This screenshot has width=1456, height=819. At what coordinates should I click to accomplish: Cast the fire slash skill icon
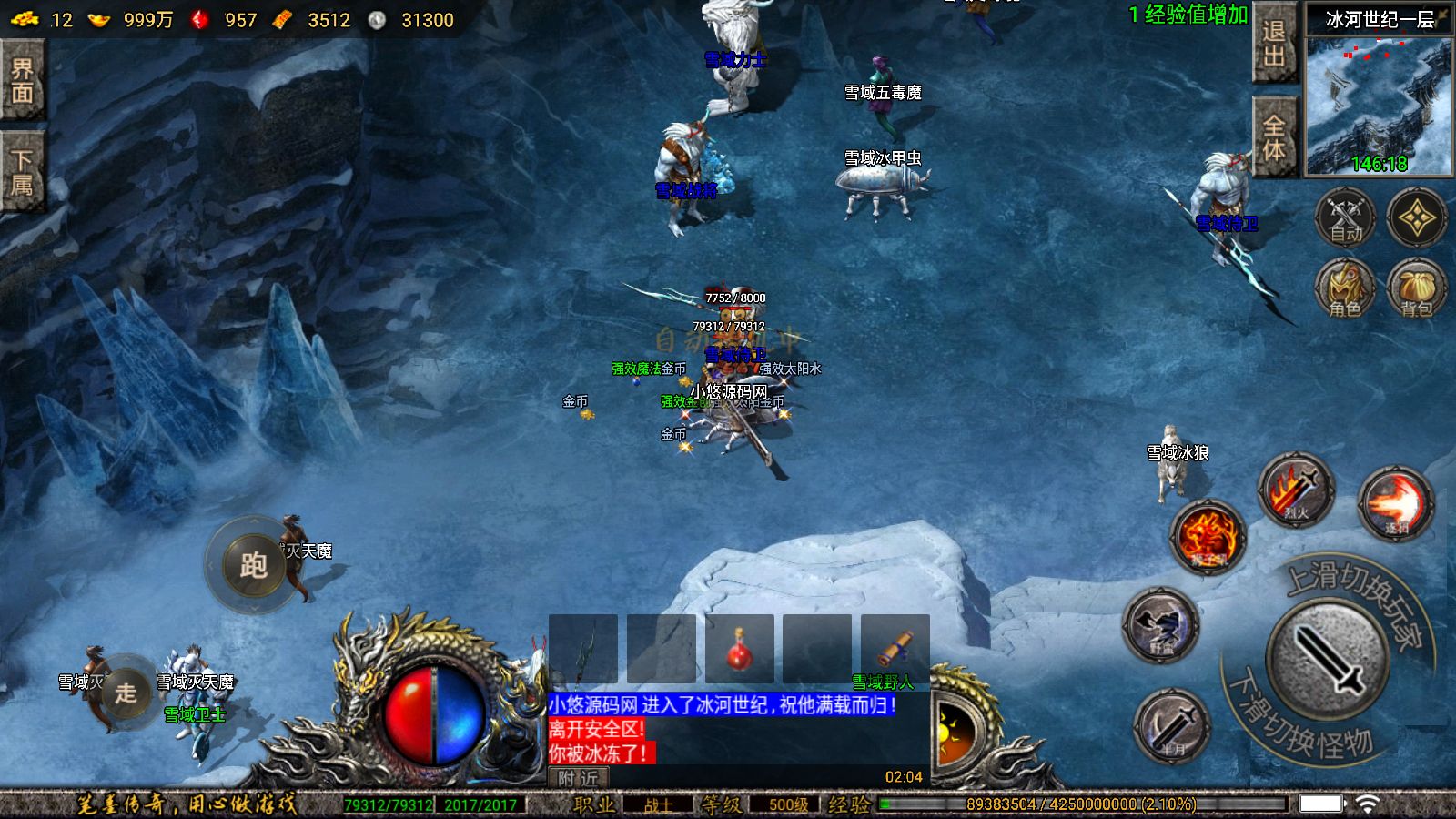(x=1395, y=503)
